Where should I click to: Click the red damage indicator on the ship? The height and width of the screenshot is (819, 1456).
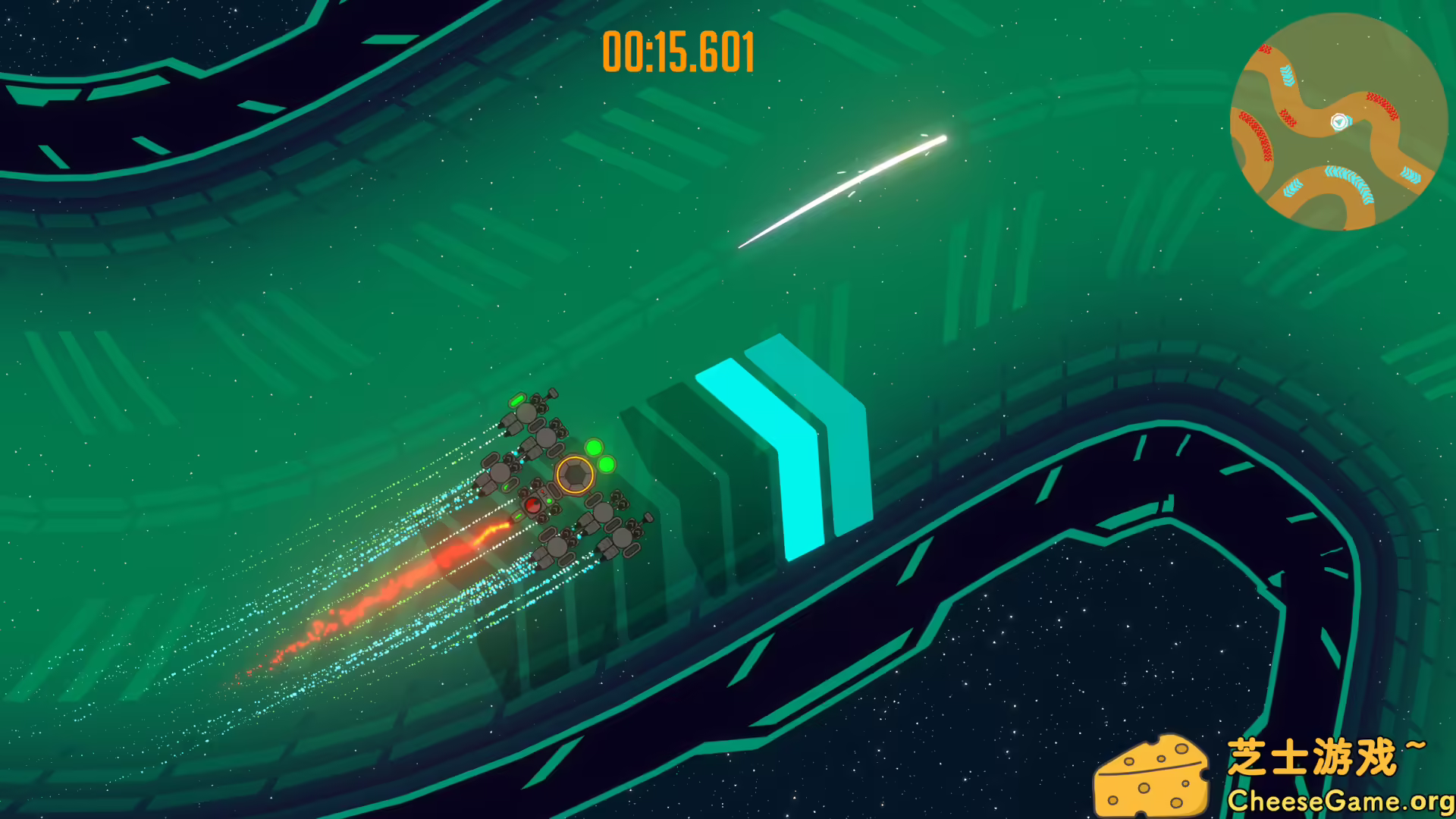533,504
